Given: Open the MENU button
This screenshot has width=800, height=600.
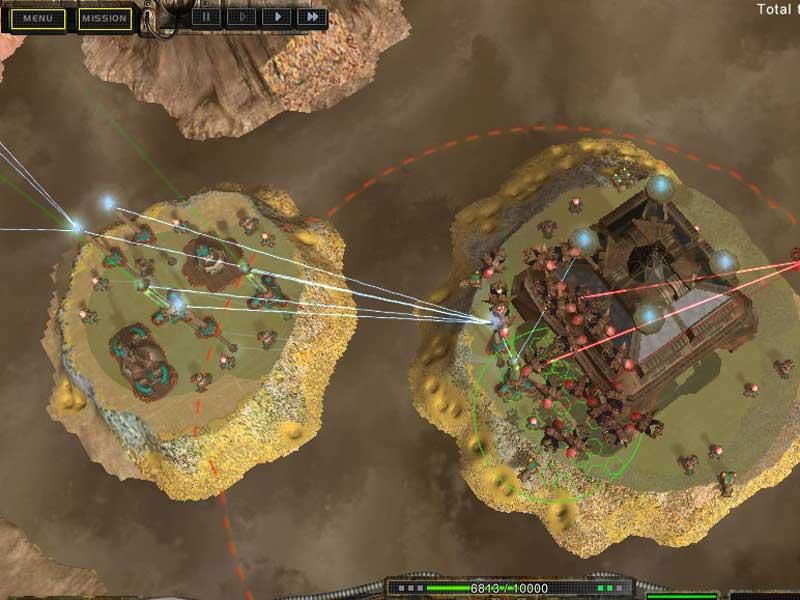Looking at the screenshot, I should pyautogui.click(x=39, y=18).
